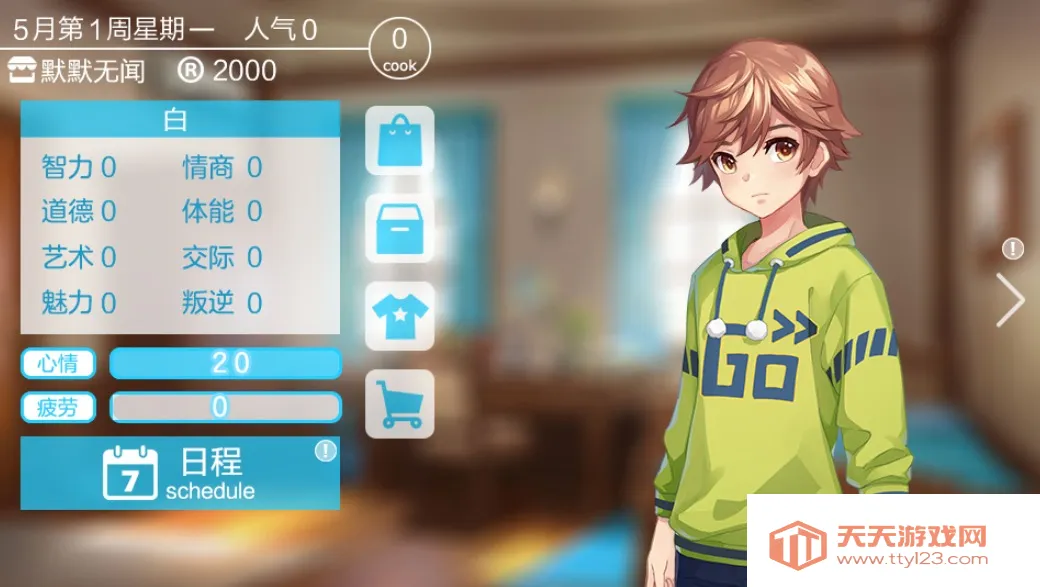1040x587 pixels.
Task: Open the storage box icon
Action: (400, 228)
